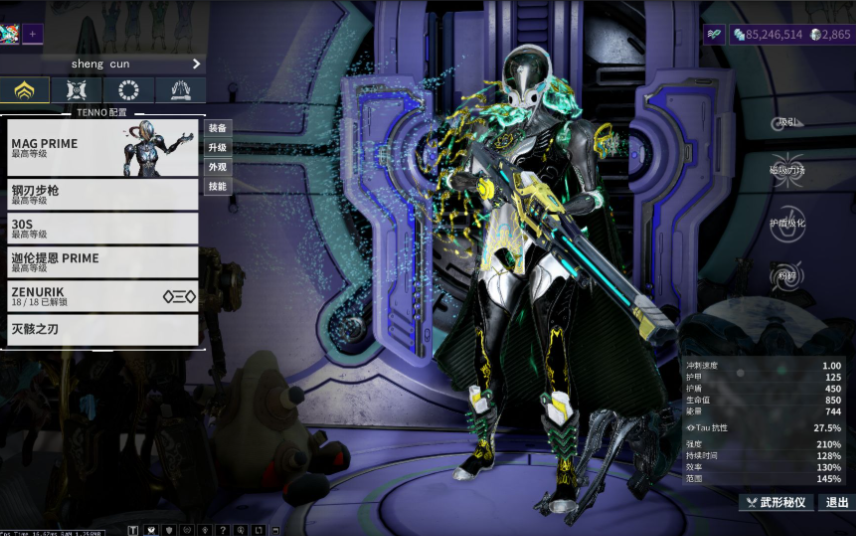Screen dimensions: 856x536
Task: Open the player profile avatar icon
Action: coord(10,34)
